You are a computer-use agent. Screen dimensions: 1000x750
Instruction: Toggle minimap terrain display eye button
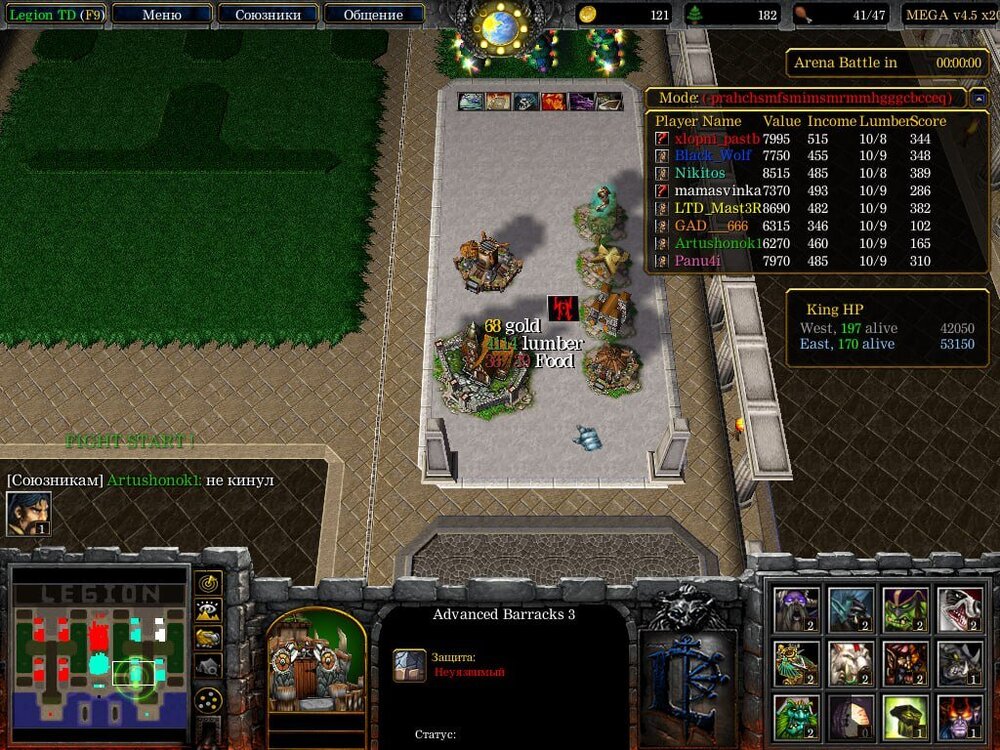tap(208, 610)
